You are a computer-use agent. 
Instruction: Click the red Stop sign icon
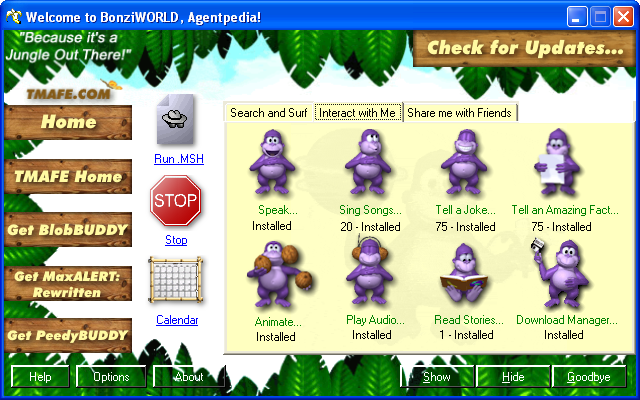(176, 203)
